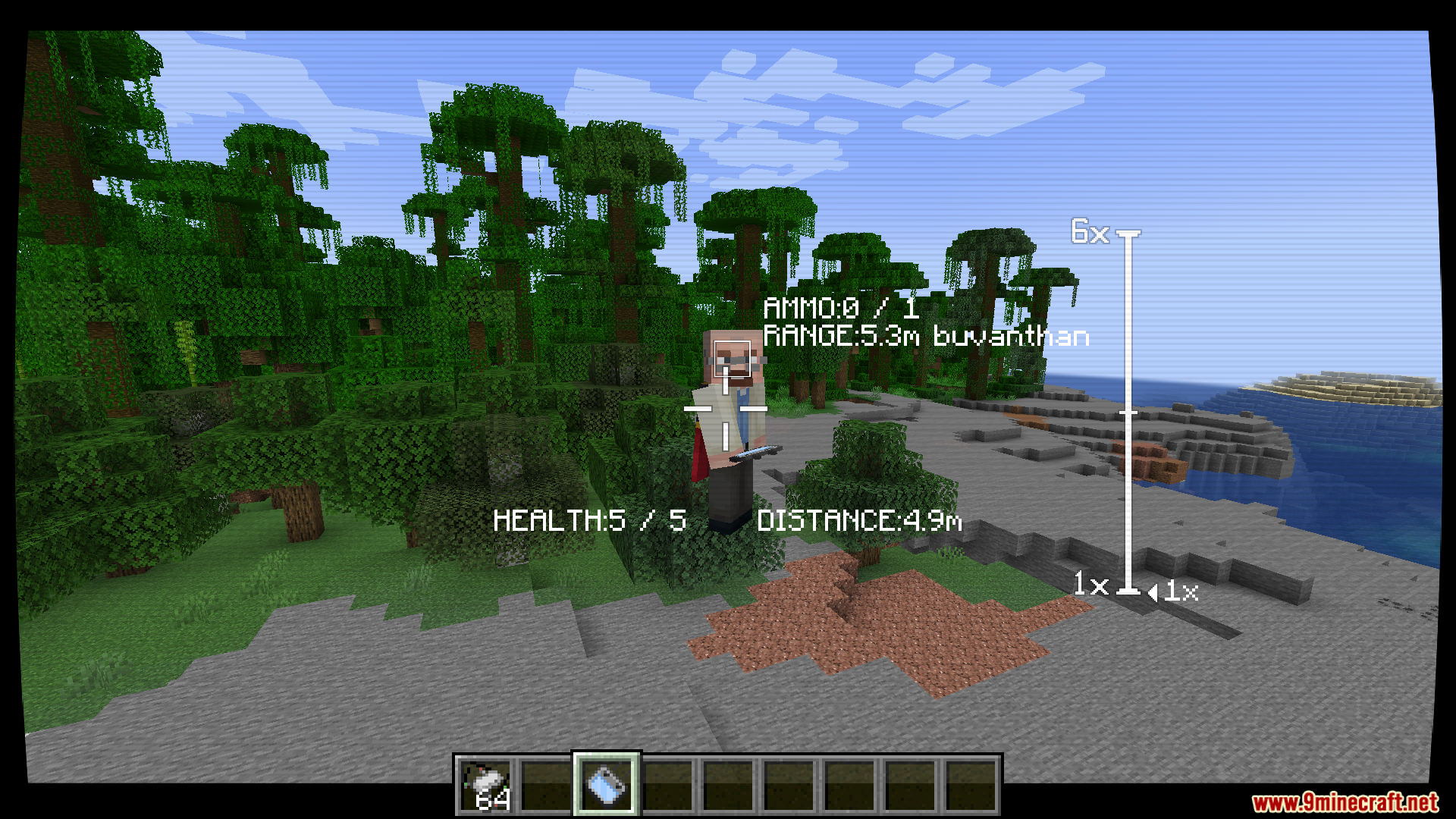
Task: Click the villager targeted in the viewfinder
Action: pyautogui.click(x=730, y=421)
